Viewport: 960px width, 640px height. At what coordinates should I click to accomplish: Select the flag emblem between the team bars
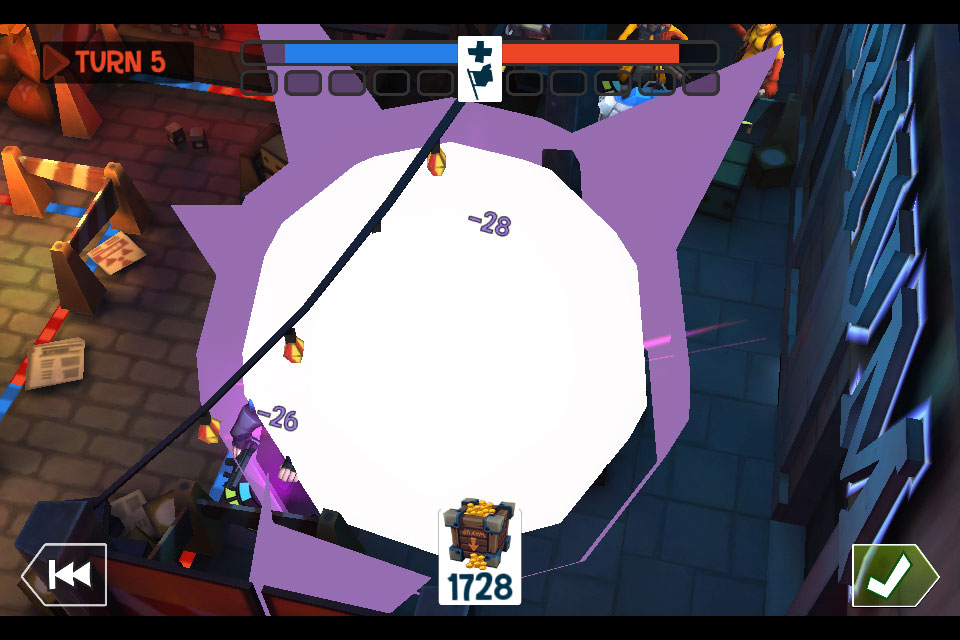point(480,67)
